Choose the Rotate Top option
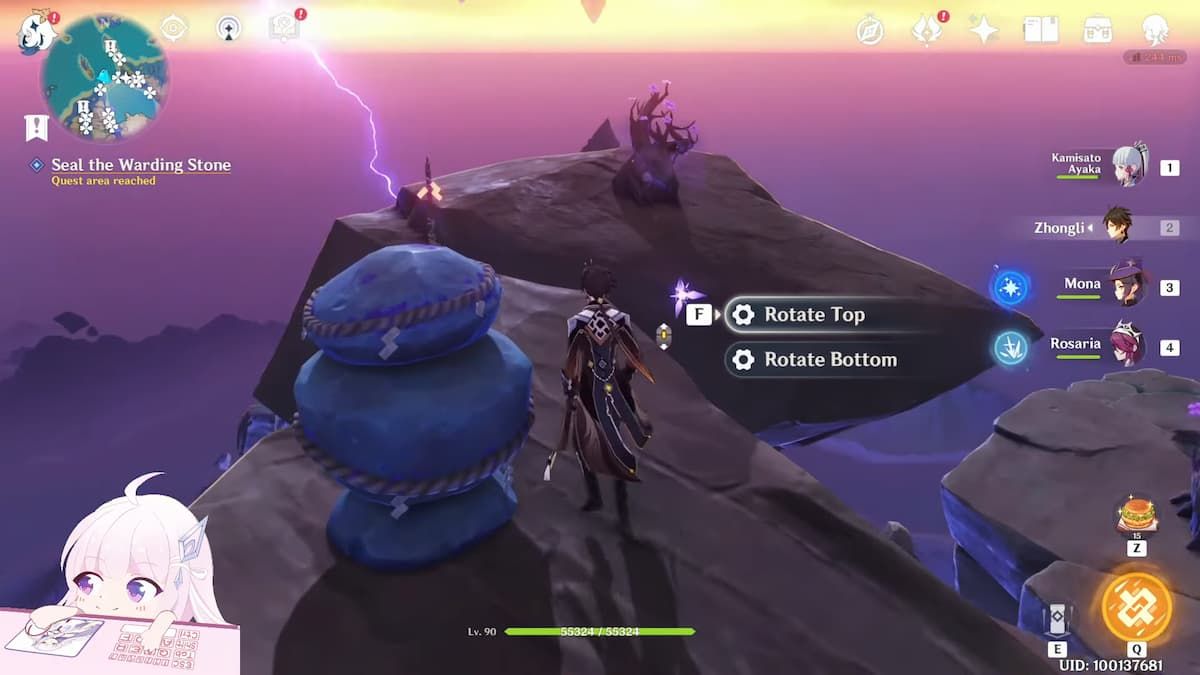The image size is (1200, 675). [x=812, y=315]
